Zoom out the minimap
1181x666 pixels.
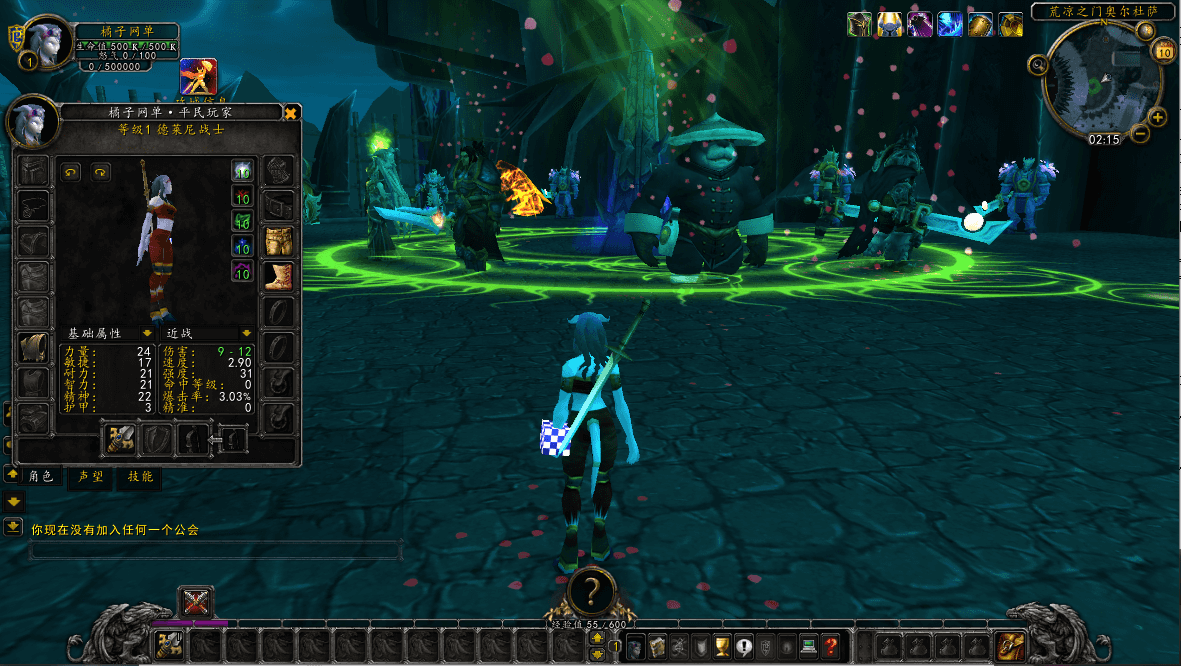click(x=1140, y=139)
